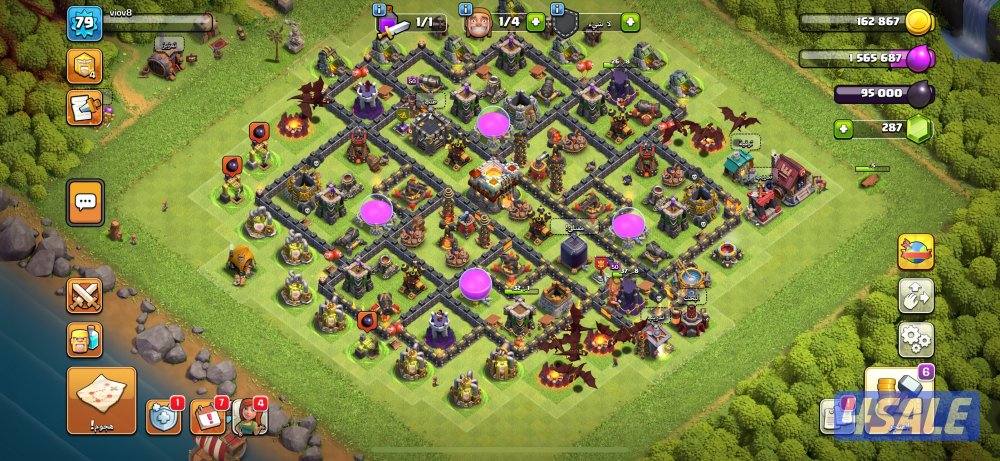Show builder info beside the builder face

[466, 10]
